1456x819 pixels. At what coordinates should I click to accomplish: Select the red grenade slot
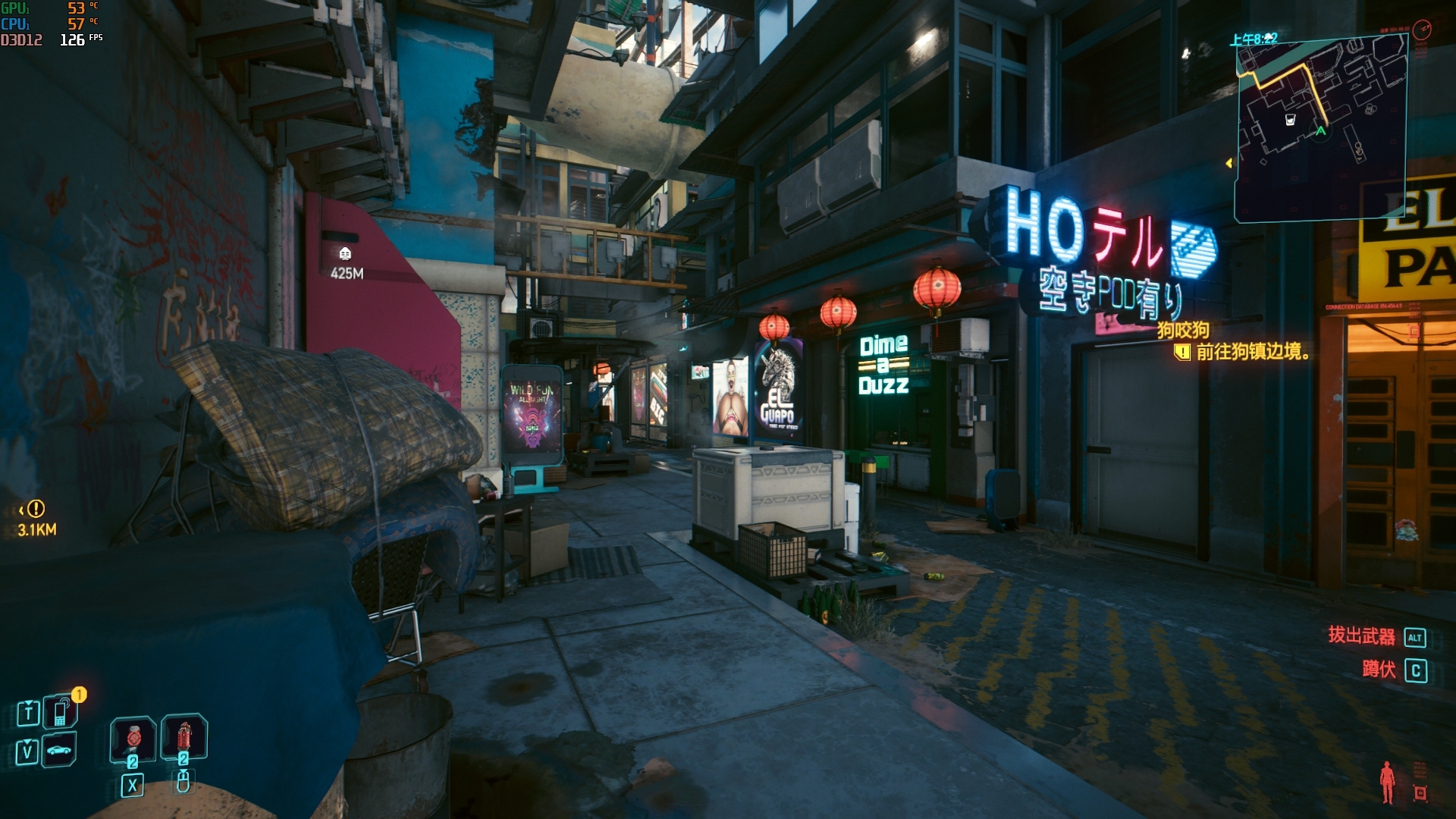coord(183,736)
